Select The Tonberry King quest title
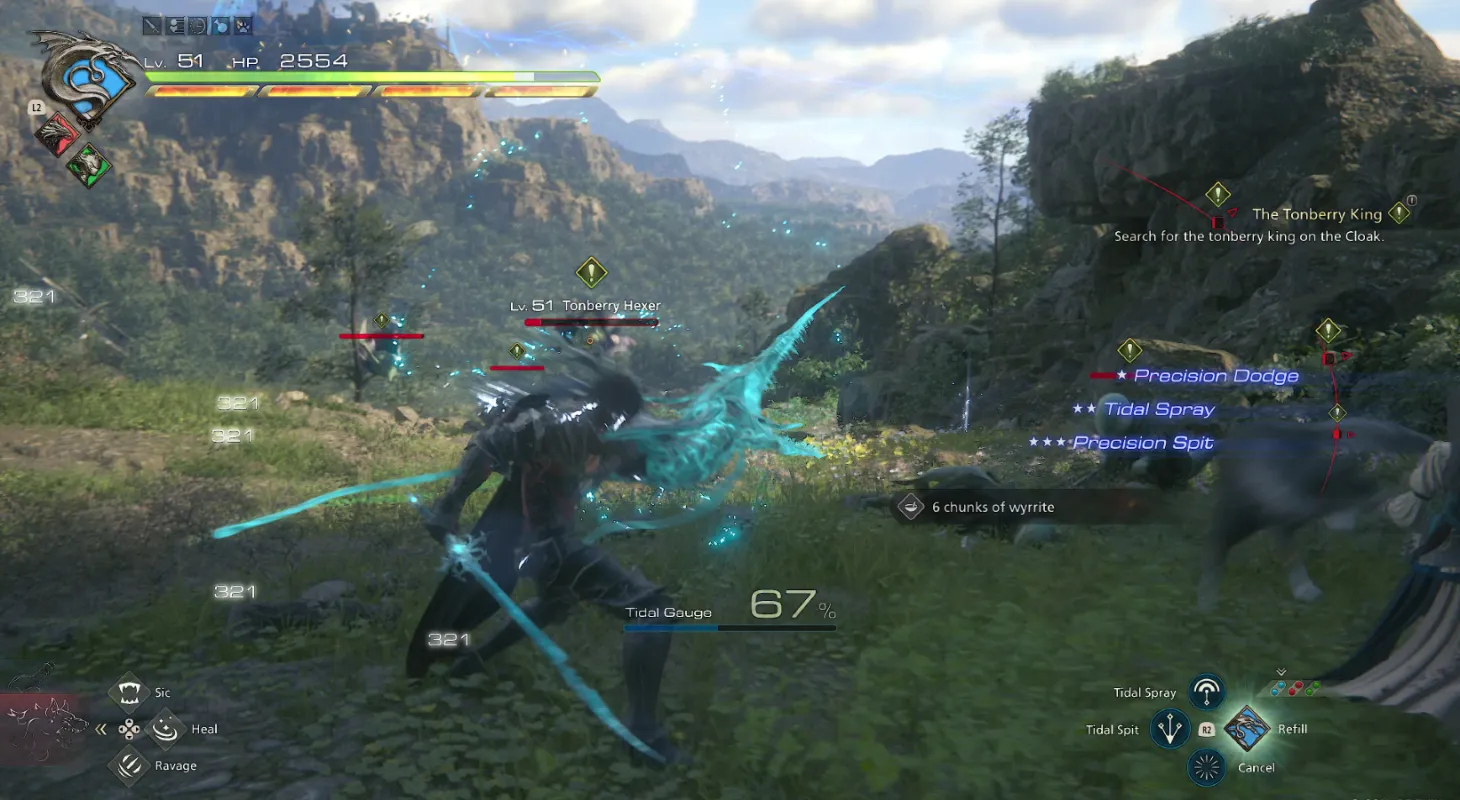The width and height of the screenshot is (1460, 800). point(1316,213)
